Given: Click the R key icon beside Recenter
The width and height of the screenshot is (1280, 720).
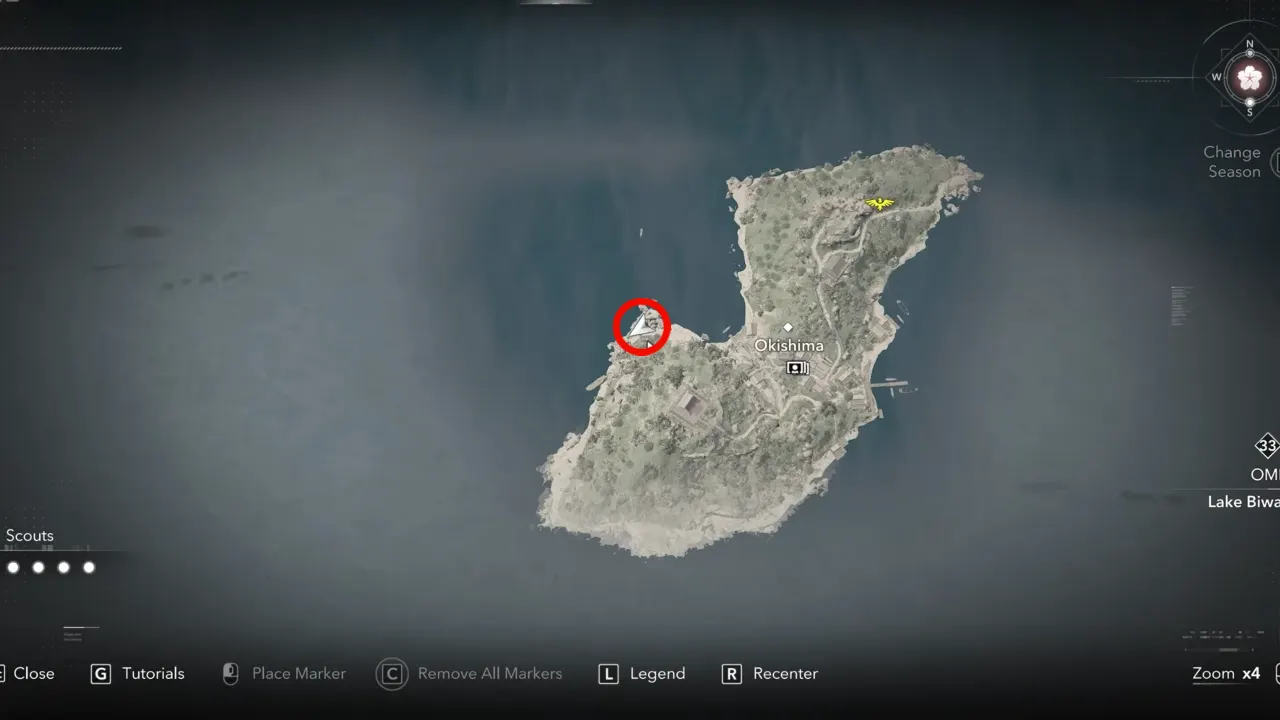Looking at the screenshot, I should (x=731, y=674).
